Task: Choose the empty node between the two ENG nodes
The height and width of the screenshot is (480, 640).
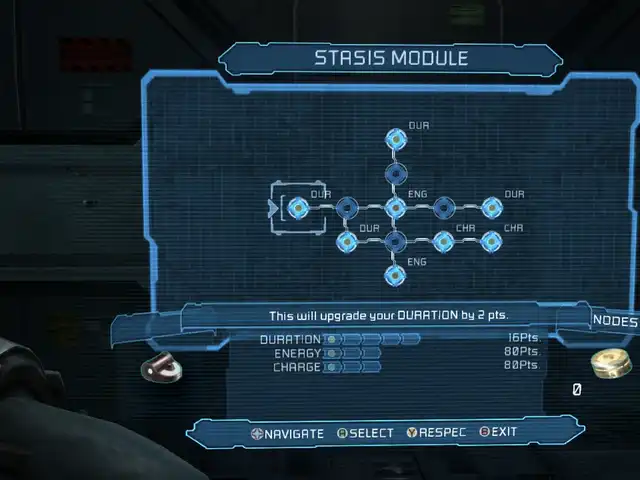Action: point(395,241)
